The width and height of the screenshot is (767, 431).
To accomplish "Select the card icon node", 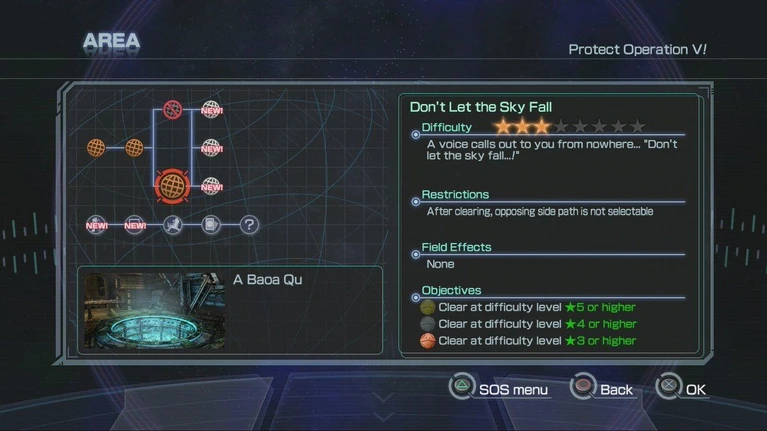I will pos(211,225).
